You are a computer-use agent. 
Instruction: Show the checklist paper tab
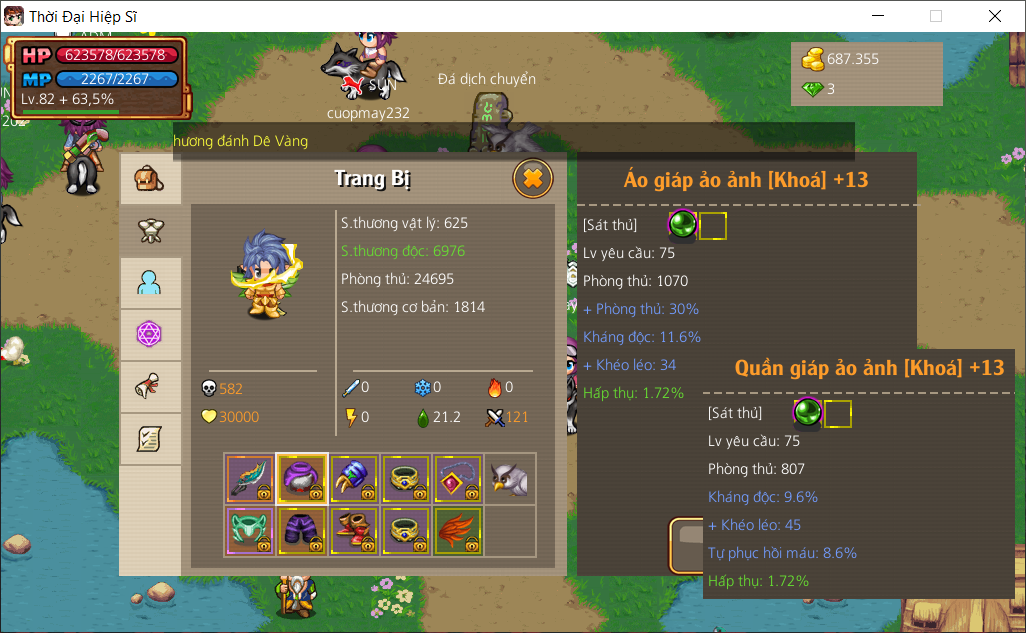click(x=150, y=439)
